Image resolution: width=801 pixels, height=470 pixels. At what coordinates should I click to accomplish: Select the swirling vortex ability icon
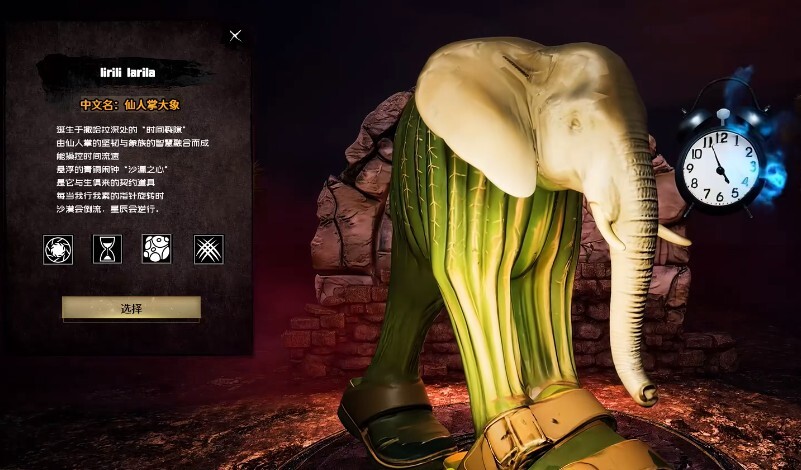click(x=58, y=249)
